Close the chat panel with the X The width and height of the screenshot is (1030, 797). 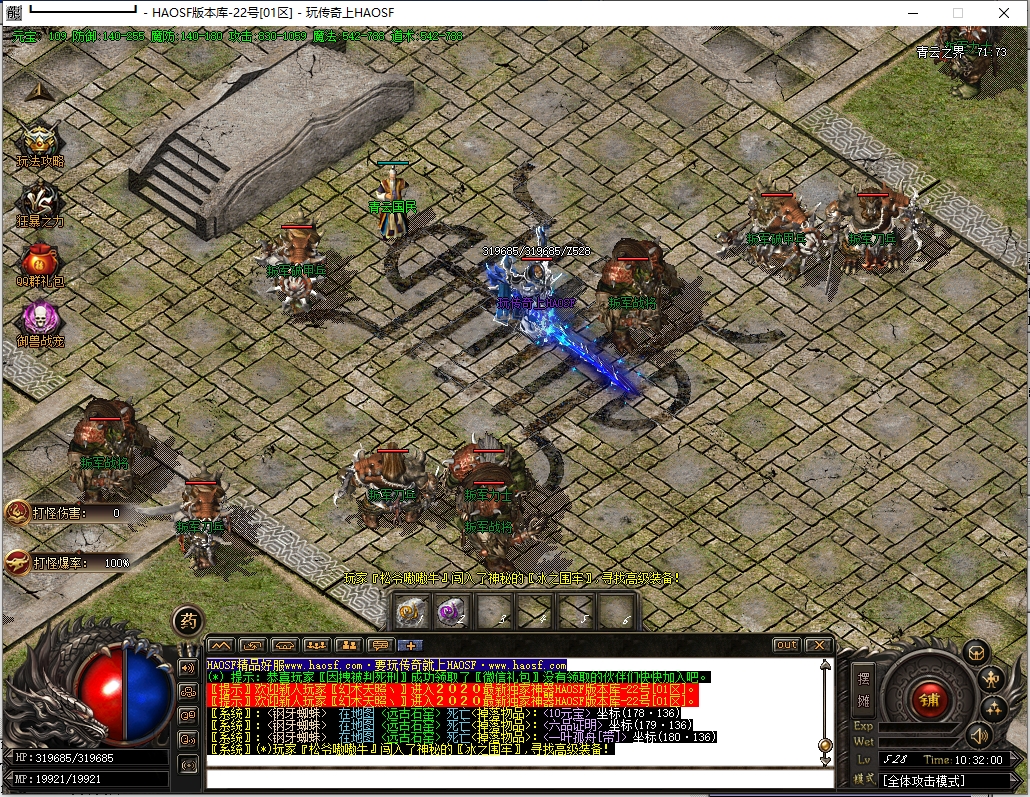point(818,645)
